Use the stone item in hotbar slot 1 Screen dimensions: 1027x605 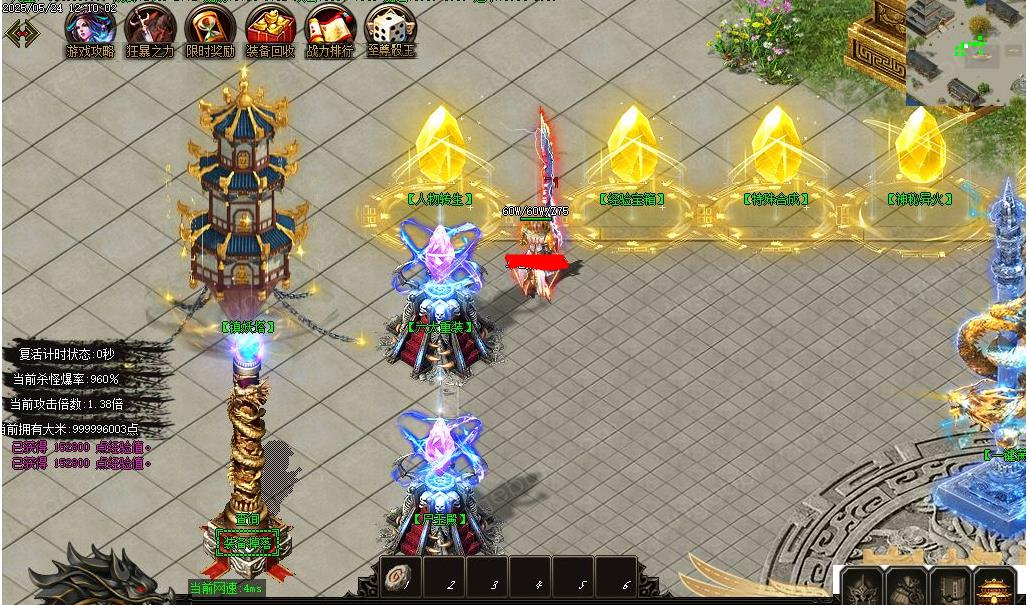pos(401,578)
